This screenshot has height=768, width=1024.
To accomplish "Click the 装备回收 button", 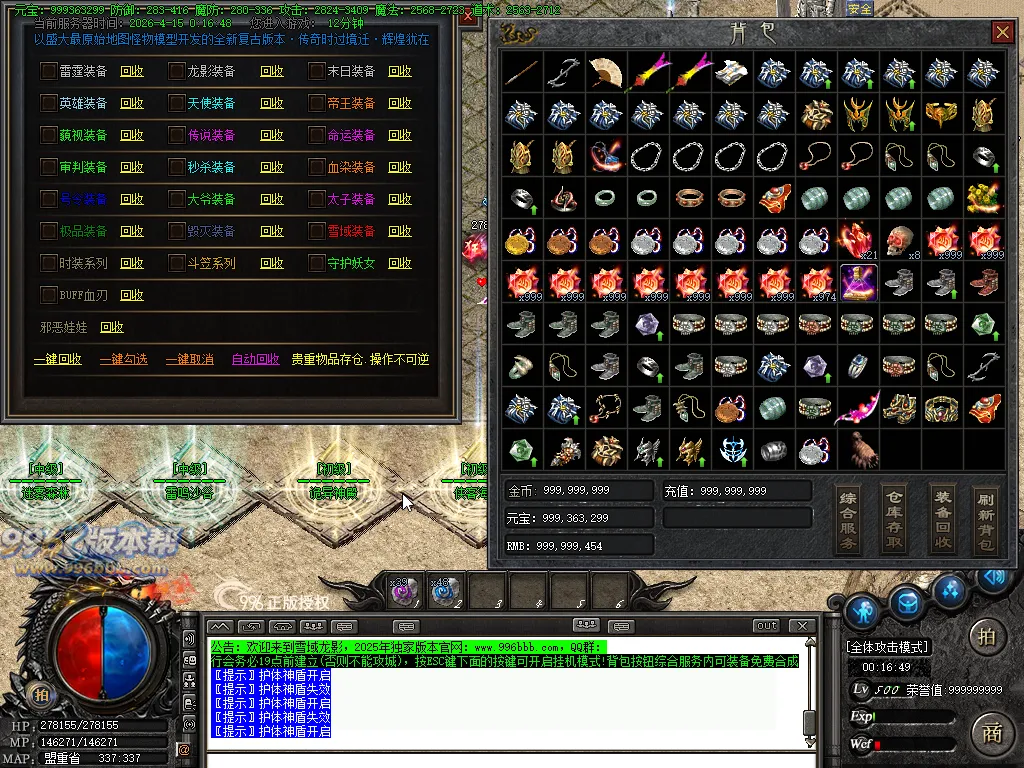I will pyautogui.click(x=942, y=519).
